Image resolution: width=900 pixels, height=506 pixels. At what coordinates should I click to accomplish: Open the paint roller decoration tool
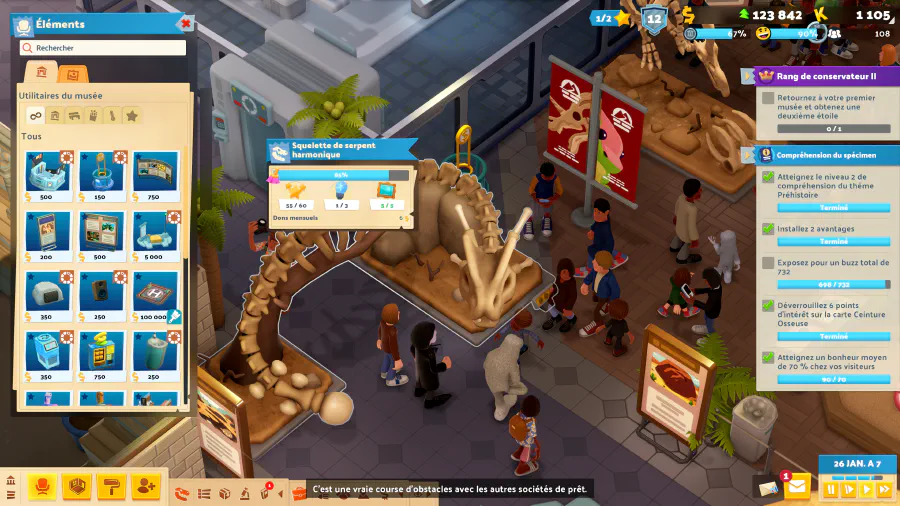[111, 487]
